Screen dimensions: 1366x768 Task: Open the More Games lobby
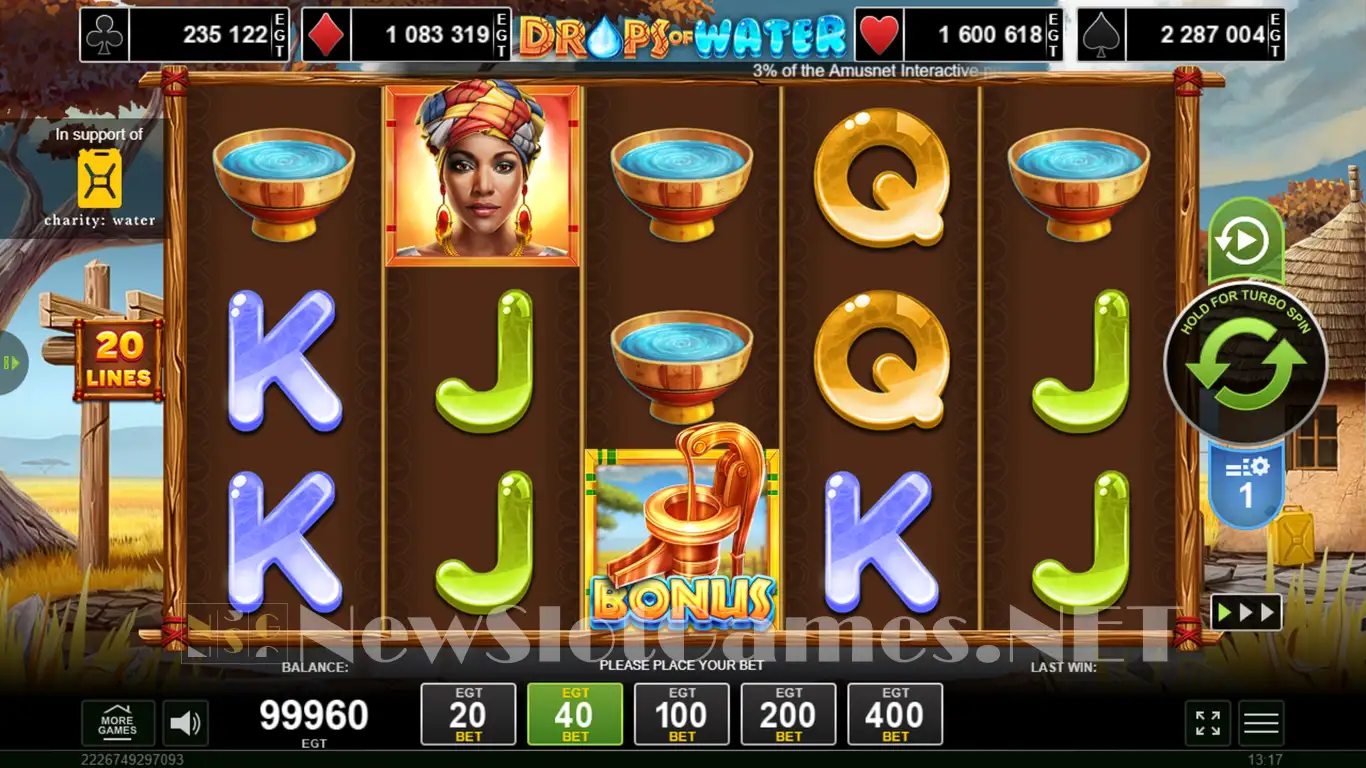coord(117,723)
